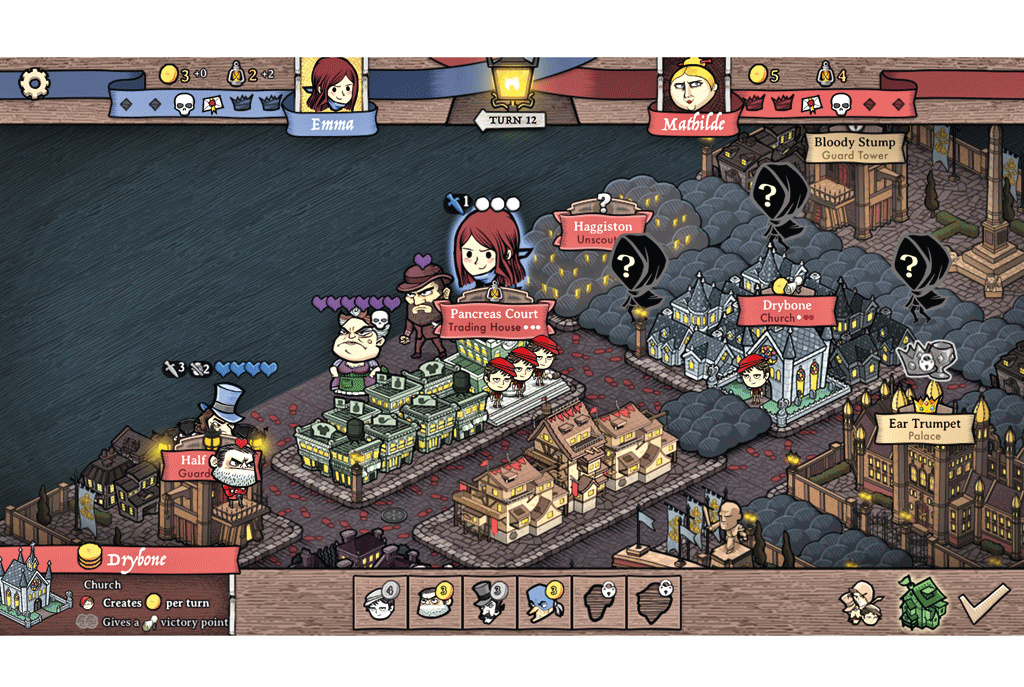Select the Haggiston district banner
This screenshot has width=1024, height=687.
(x=602, y=232)
